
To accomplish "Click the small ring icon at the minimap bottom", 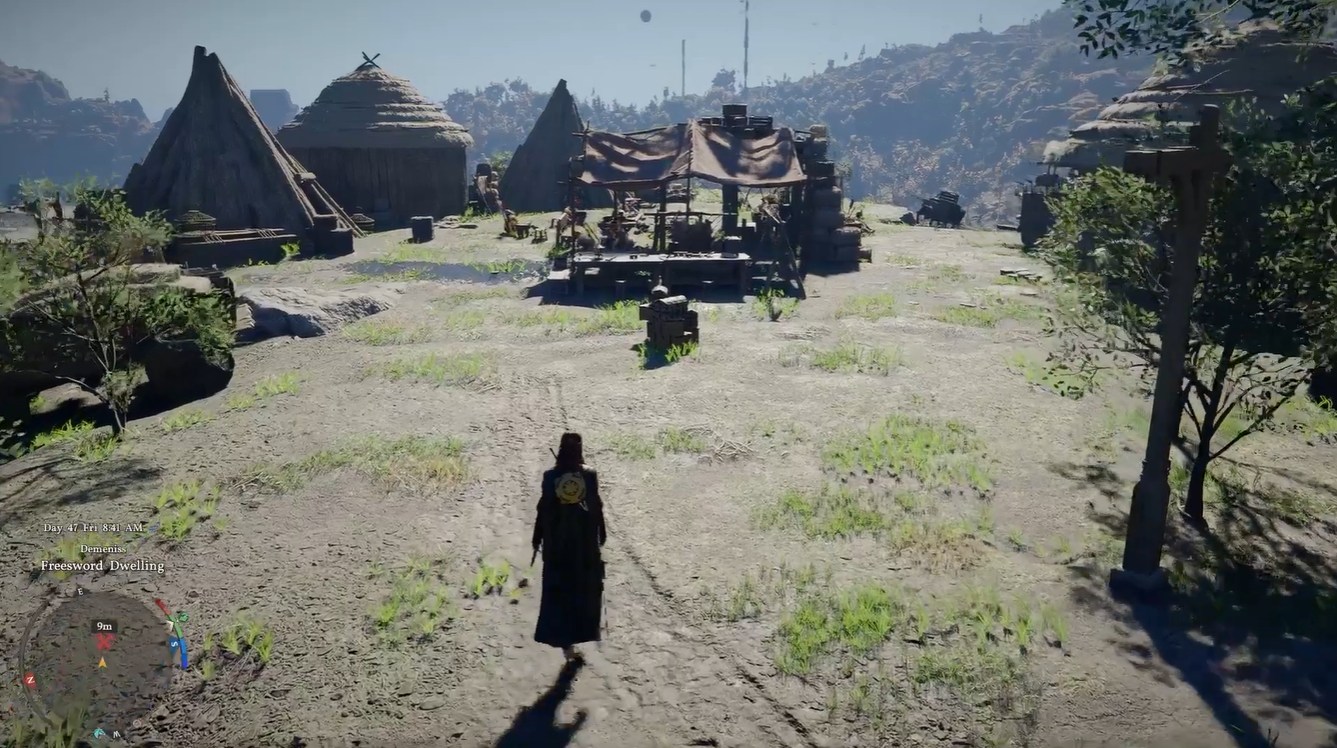I will pos(136,723).
